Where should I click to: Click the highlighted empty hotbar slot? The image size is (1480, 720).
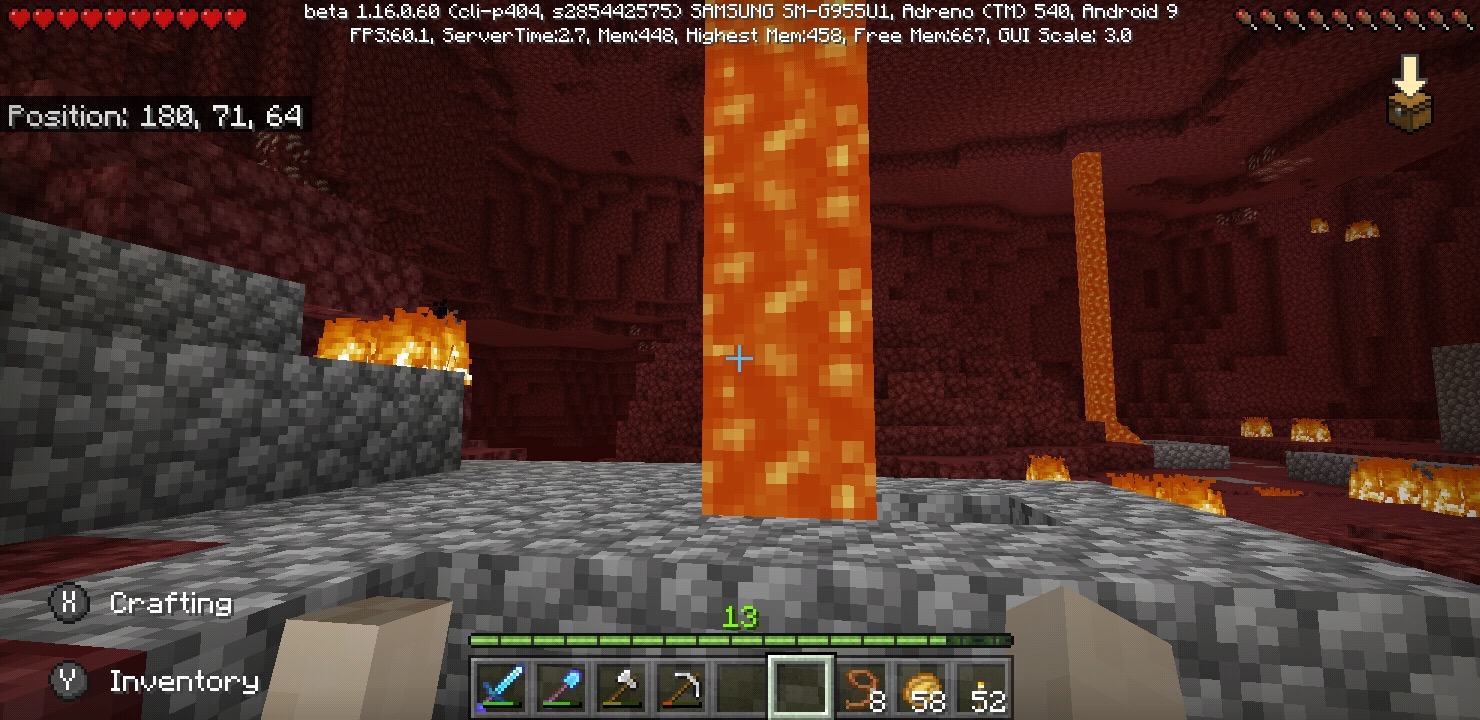[800, 687]
